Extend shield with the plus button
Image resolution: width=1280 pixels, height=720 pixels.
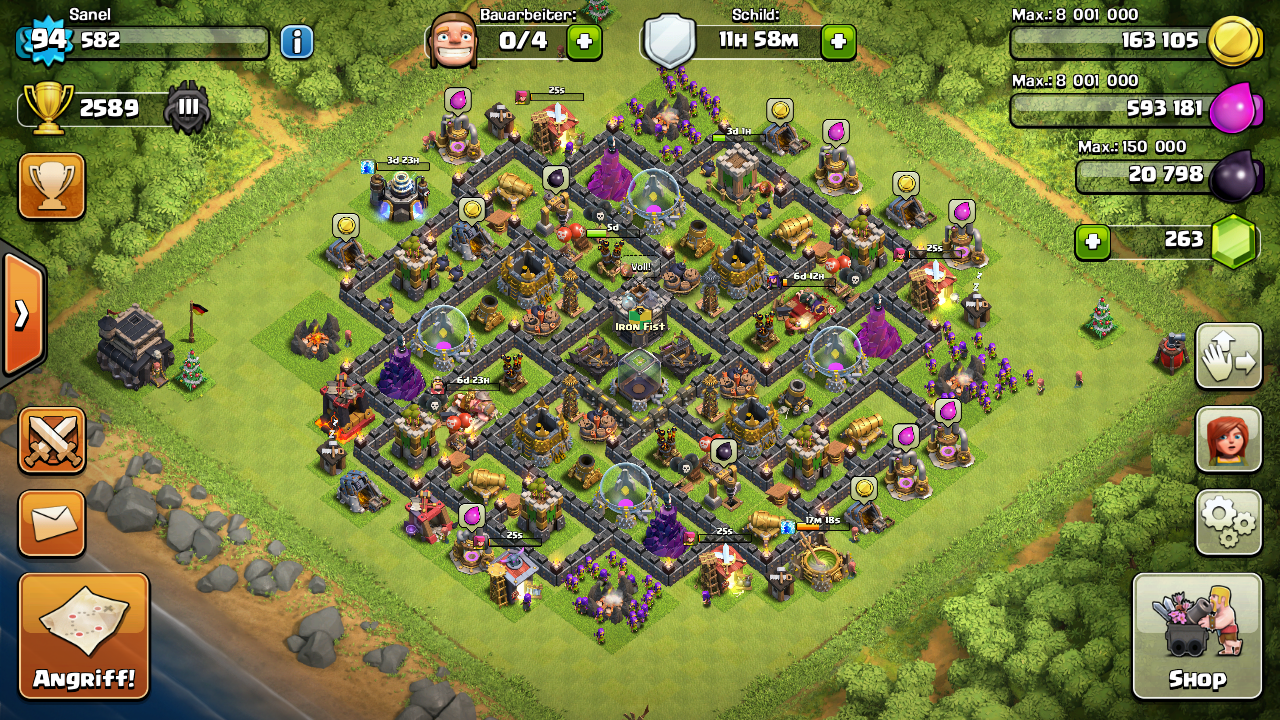838,41
